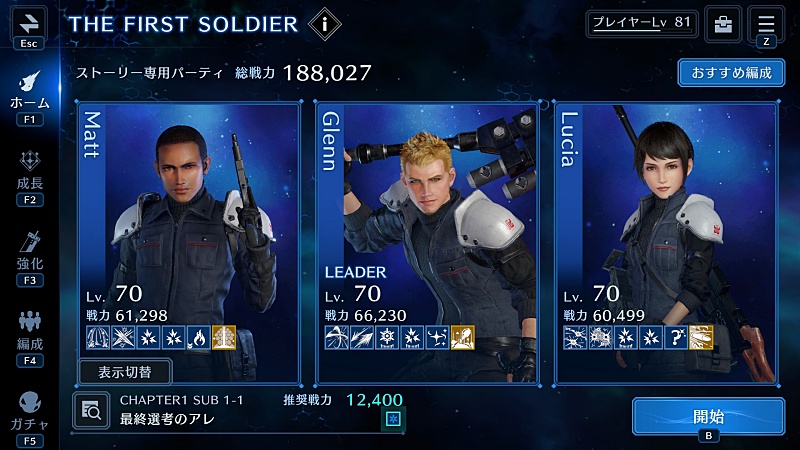The width and height of the screenshot is (800, 450).
Task: Start the mission with 開始 button
Action: 708,415
